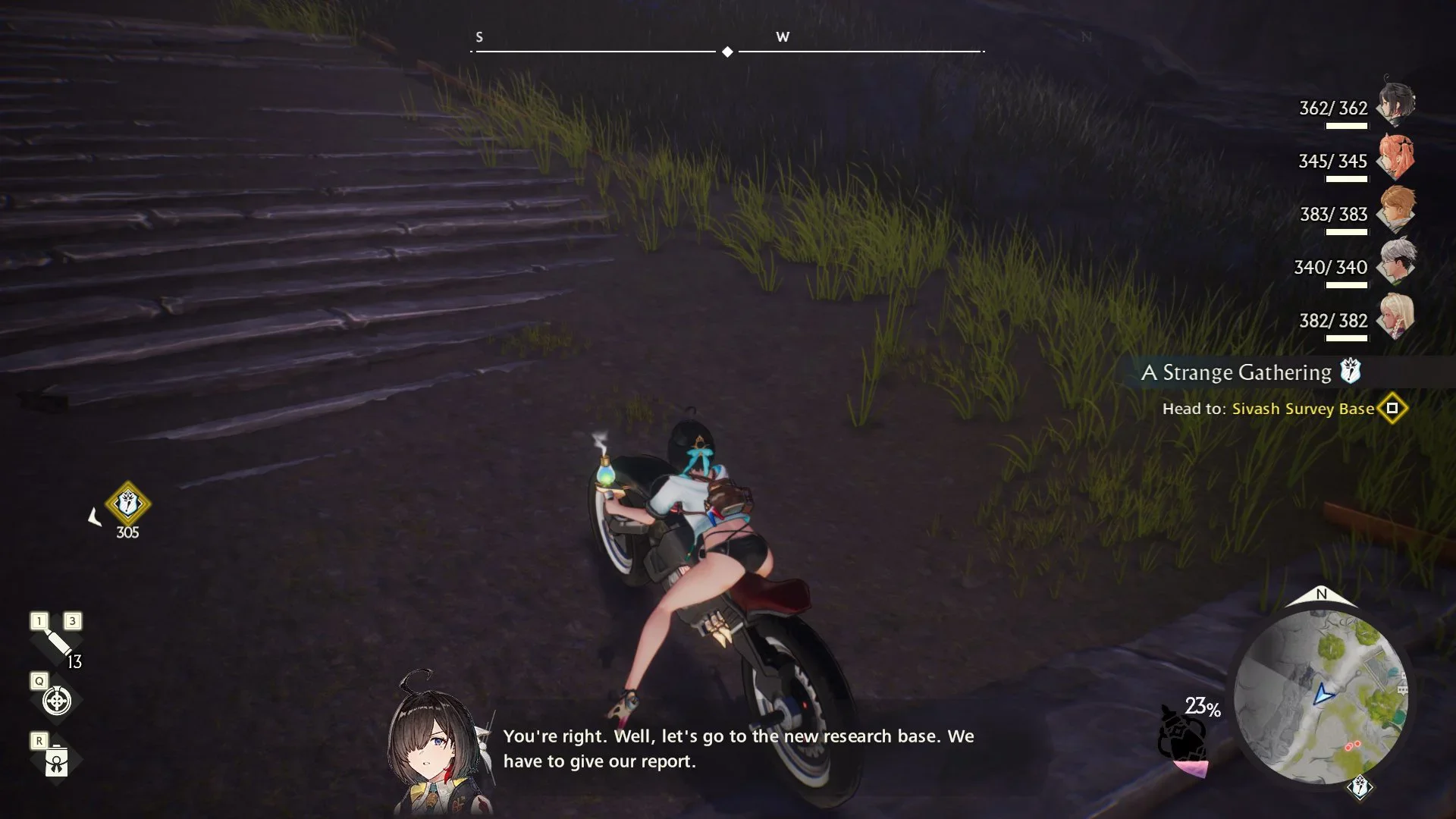Click the Sivash Survey Base objective marker icon

click(1392, 409)
